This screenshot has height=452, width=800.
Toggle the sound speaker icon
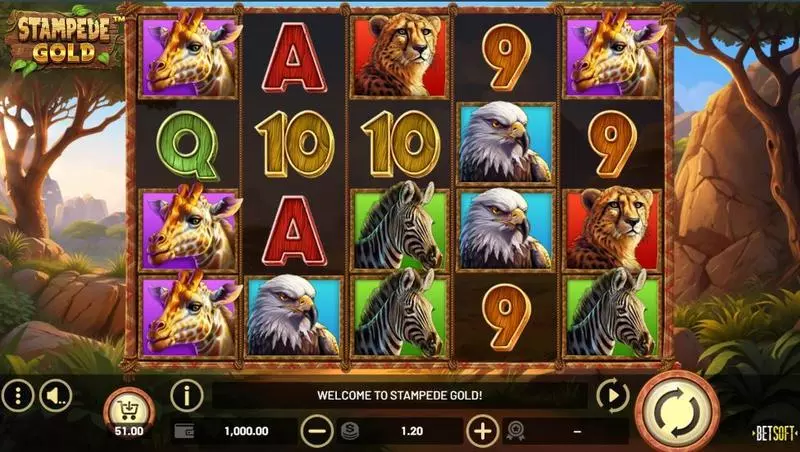55,397
